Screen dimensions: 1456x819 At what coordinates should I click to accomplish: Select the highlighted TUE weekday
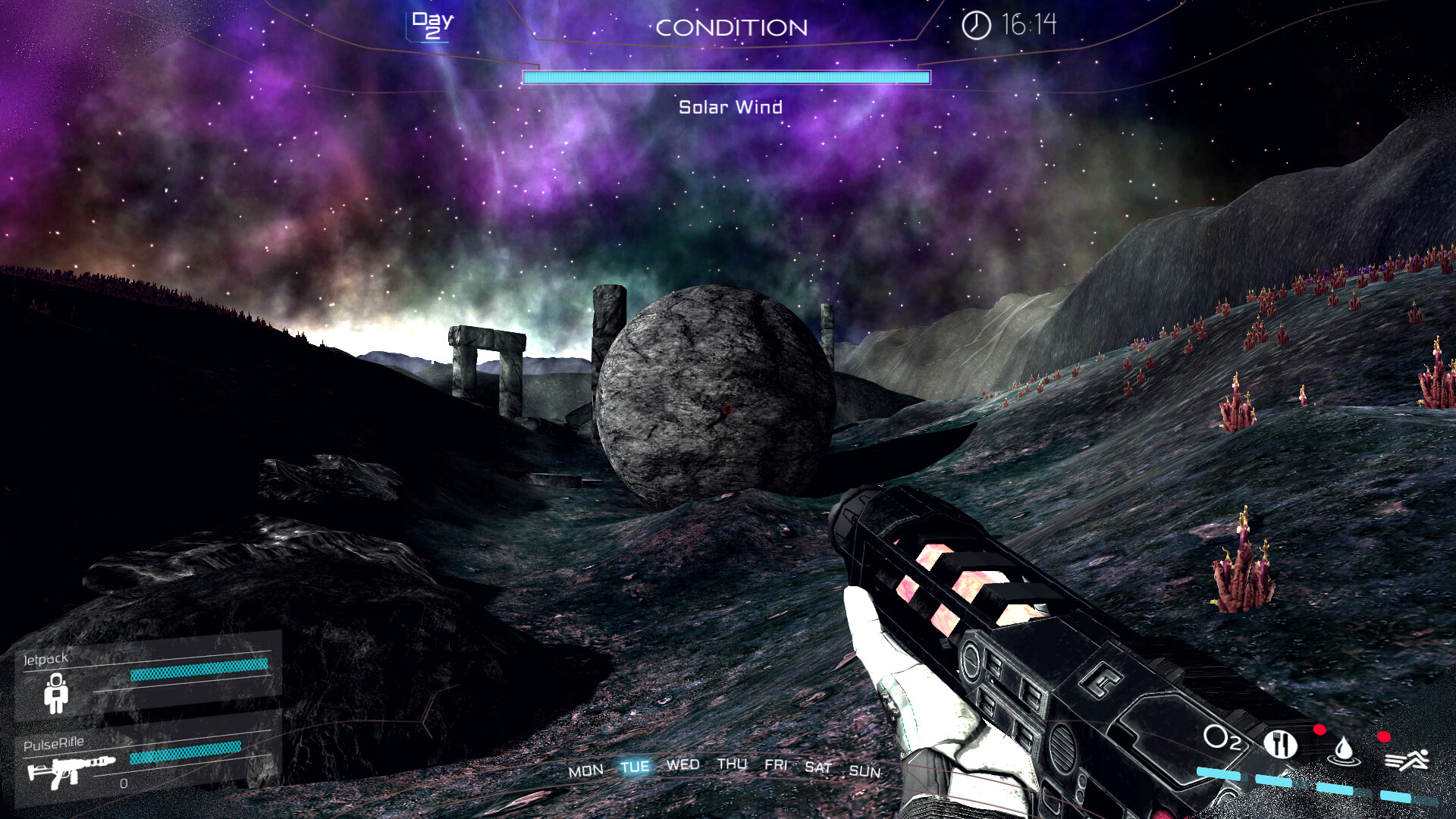coord(635,767)
